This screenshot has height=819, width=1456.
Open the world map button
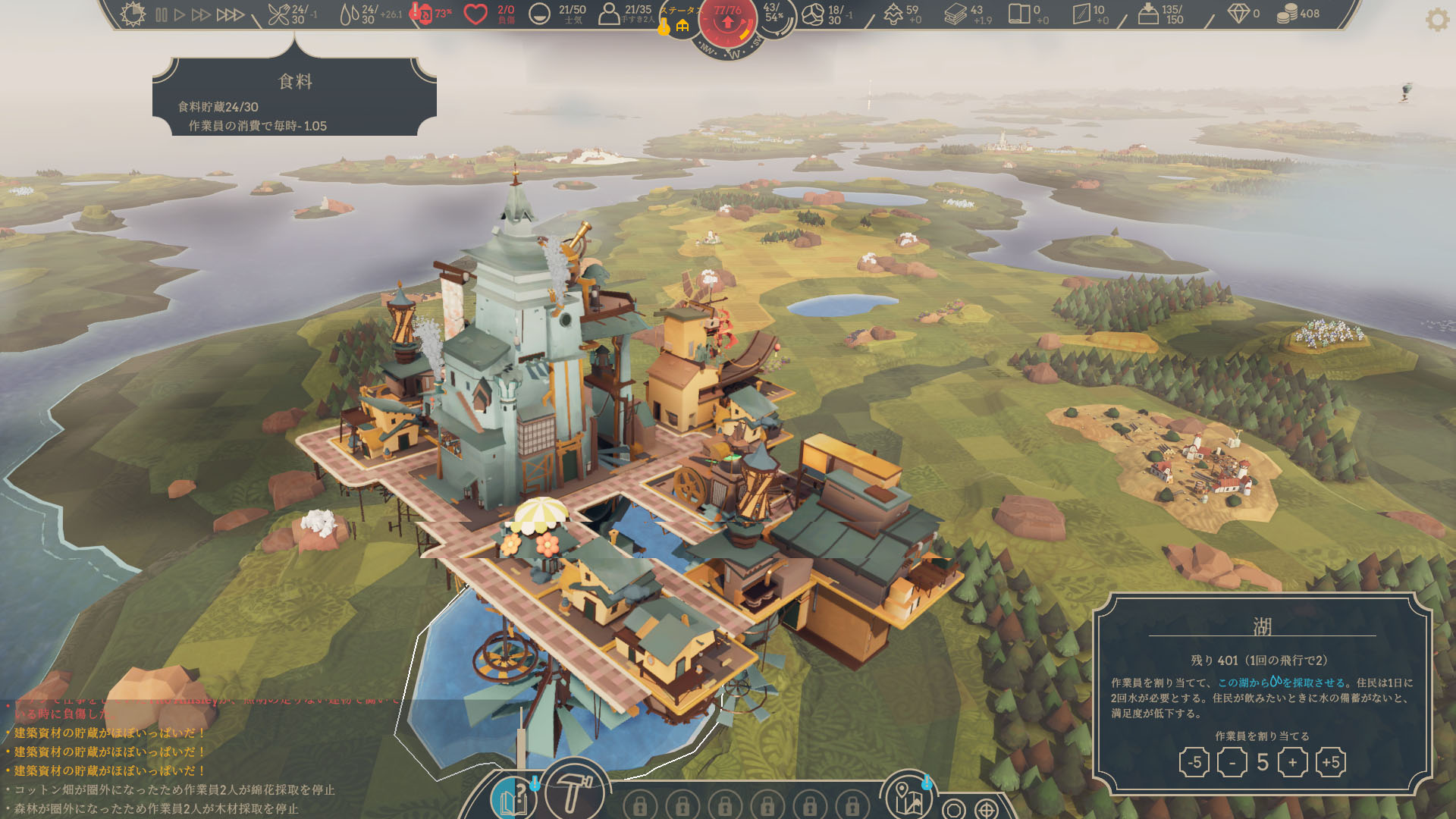pyautogui.click(x=908, y=798)
